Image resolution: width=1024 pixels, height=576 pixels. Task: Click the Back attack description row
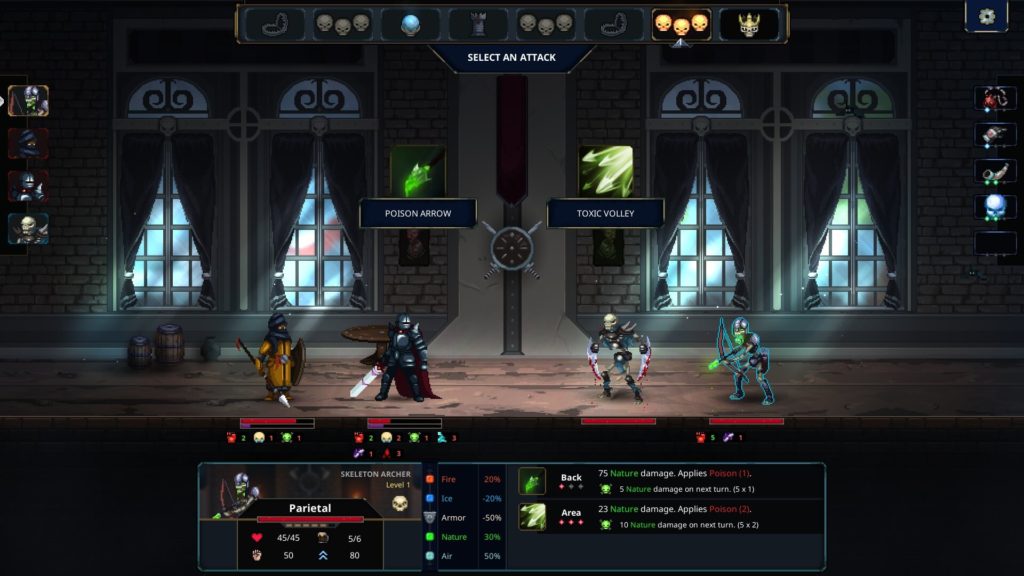tap(670, 481)
